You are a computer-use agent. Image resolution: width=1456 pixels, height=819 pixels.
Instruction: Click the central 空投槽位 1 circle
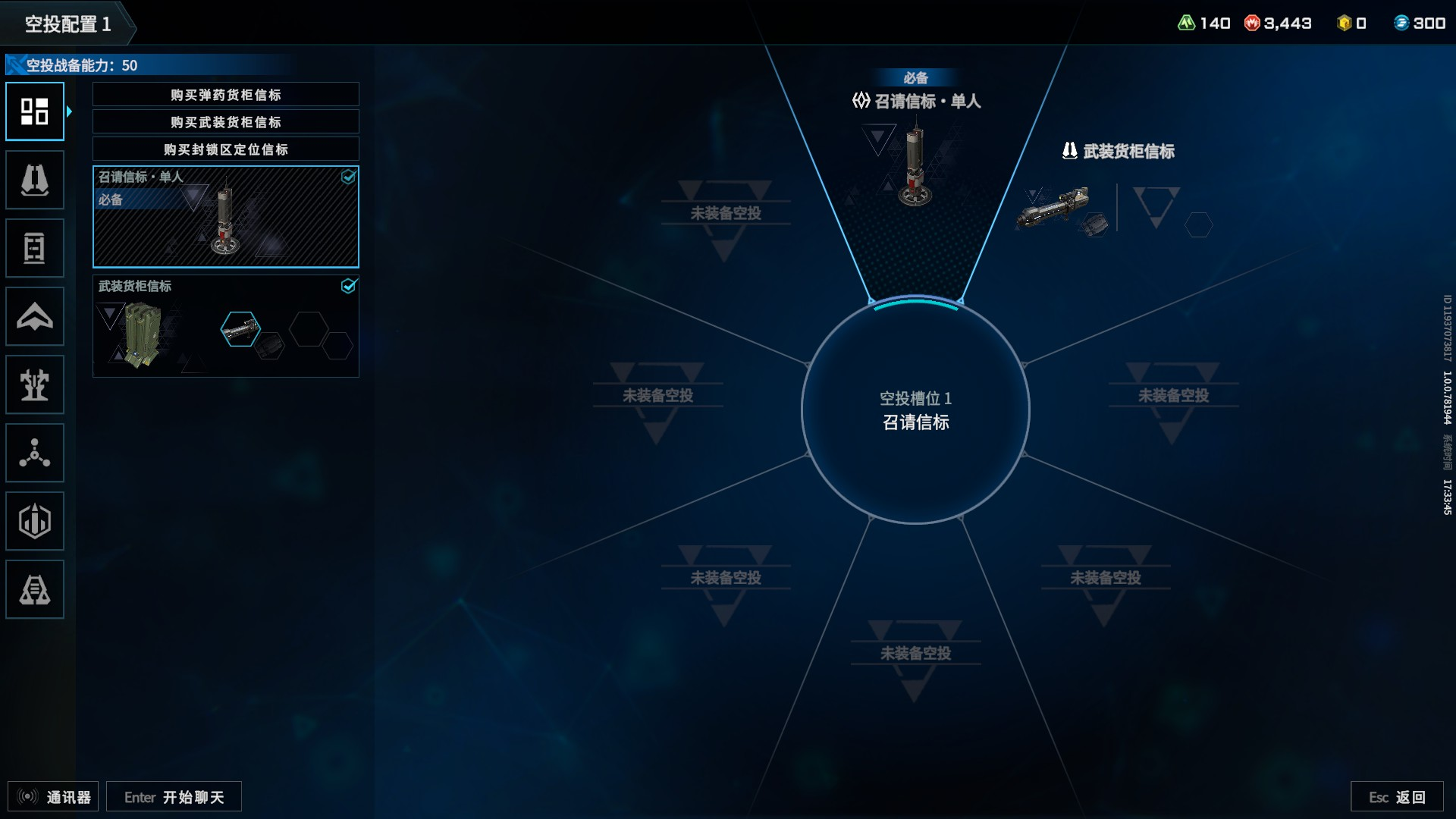coord(915,410)
